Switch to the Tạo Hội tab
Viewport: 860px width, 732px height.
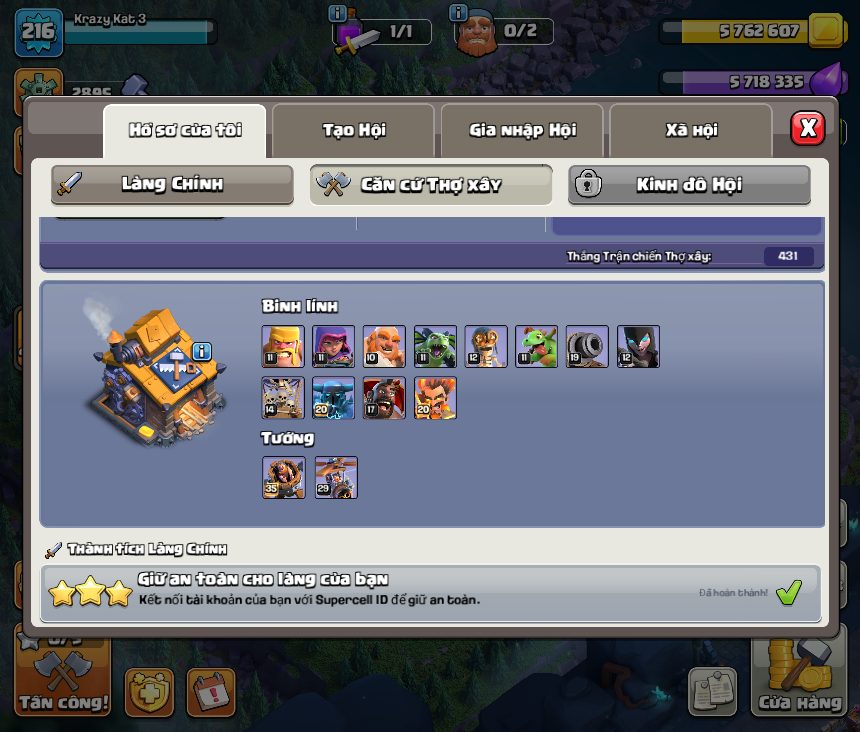(353, 130)
